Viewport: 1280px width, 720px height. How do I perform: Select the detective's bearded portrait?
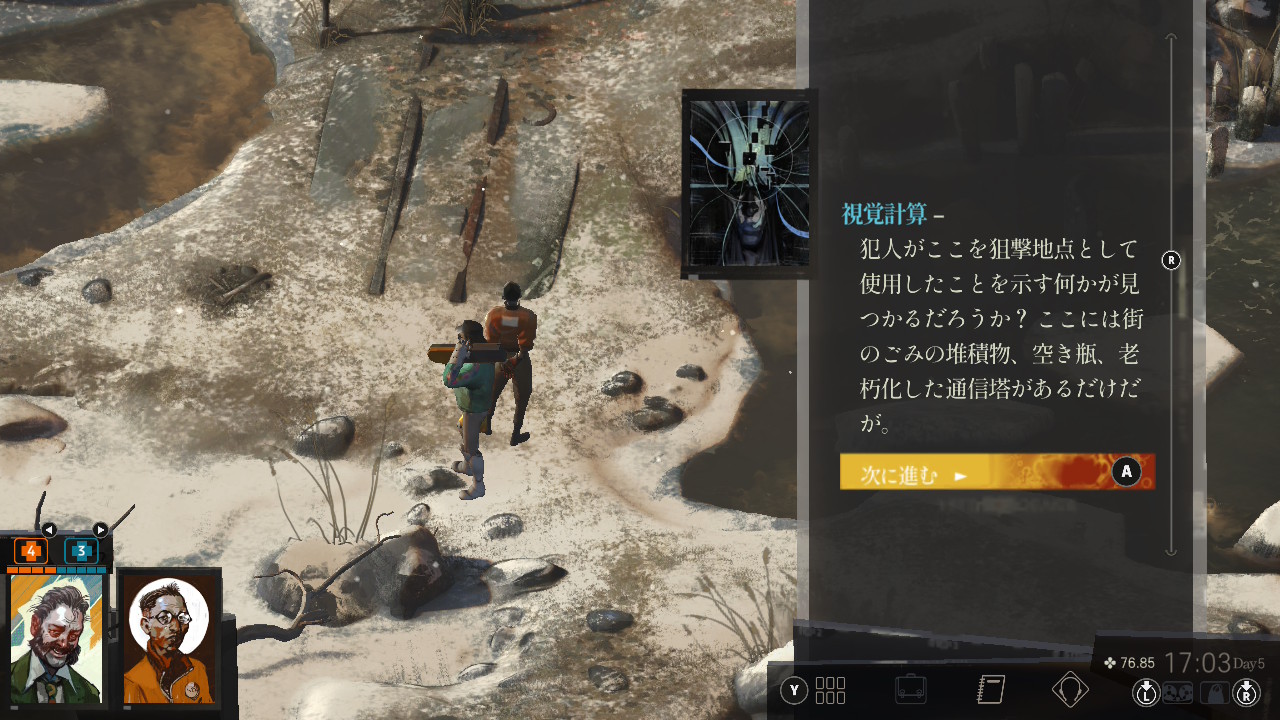click(x=56, y=638)
